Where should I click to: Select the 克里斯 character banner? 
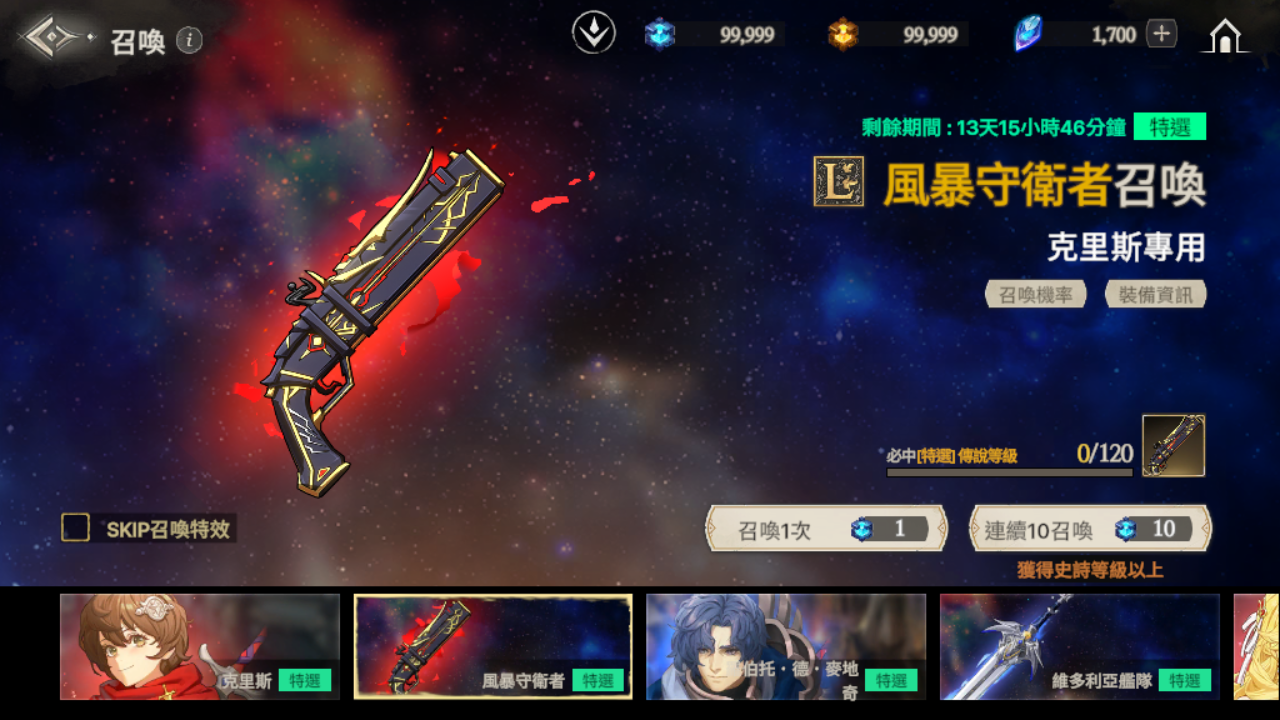click(x=199, y=646)
